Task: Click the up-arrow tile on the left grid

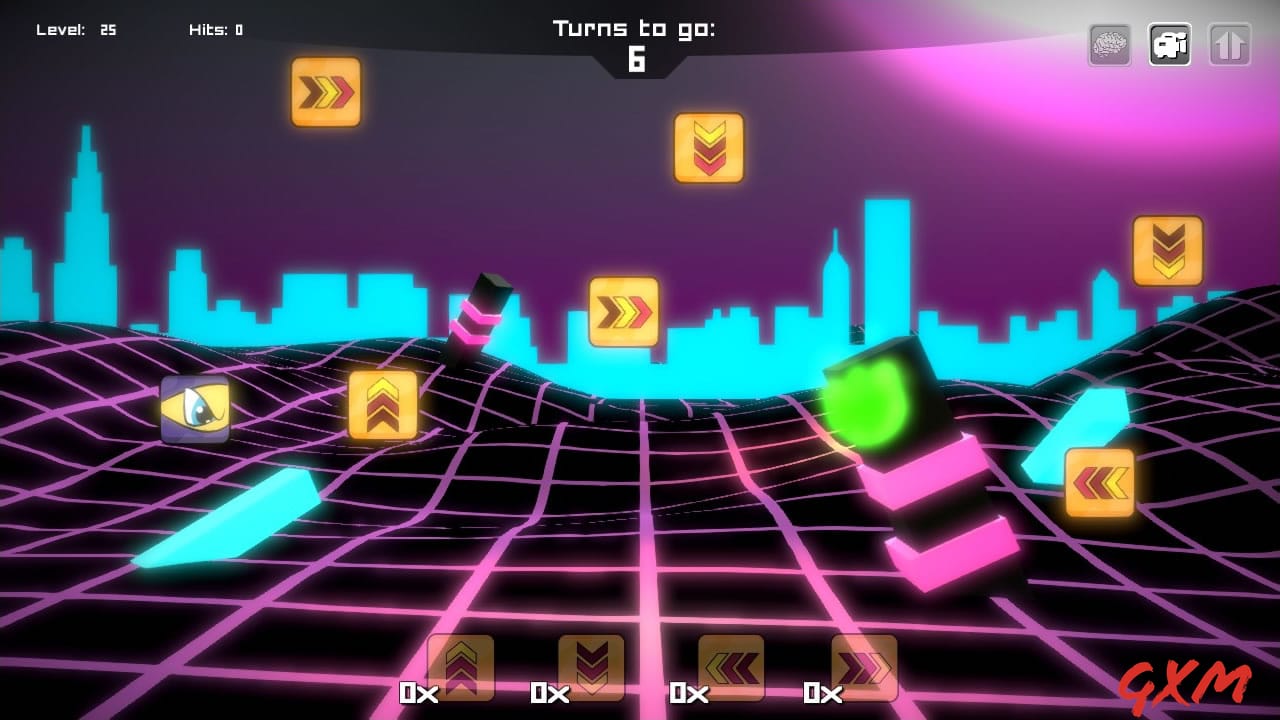Action: pos(384,405)
